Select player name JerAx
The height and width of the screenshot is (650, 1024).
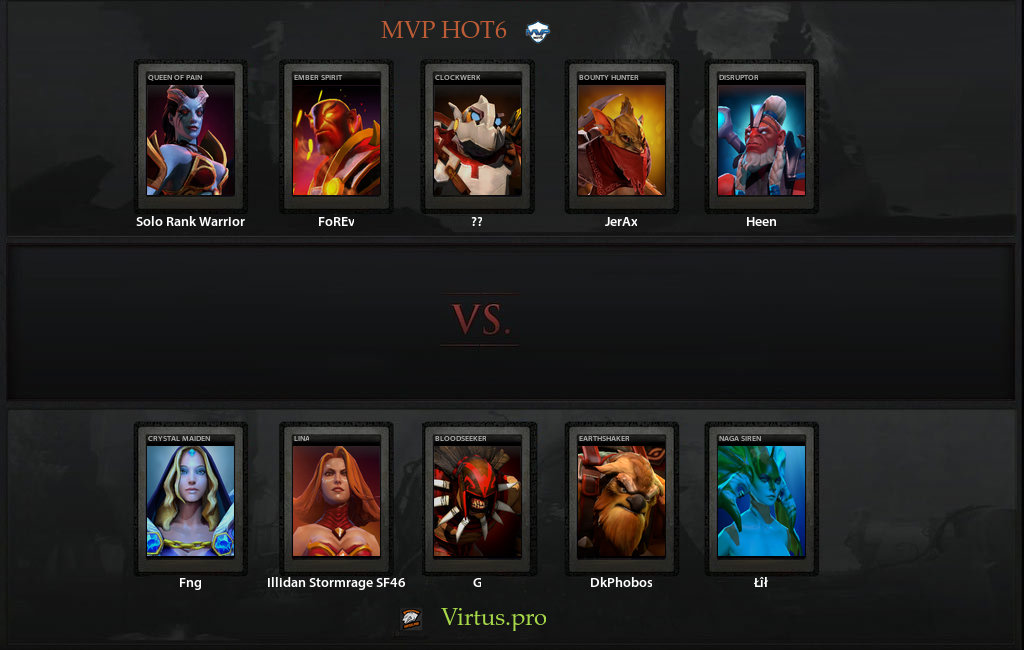tap(621, 222)
